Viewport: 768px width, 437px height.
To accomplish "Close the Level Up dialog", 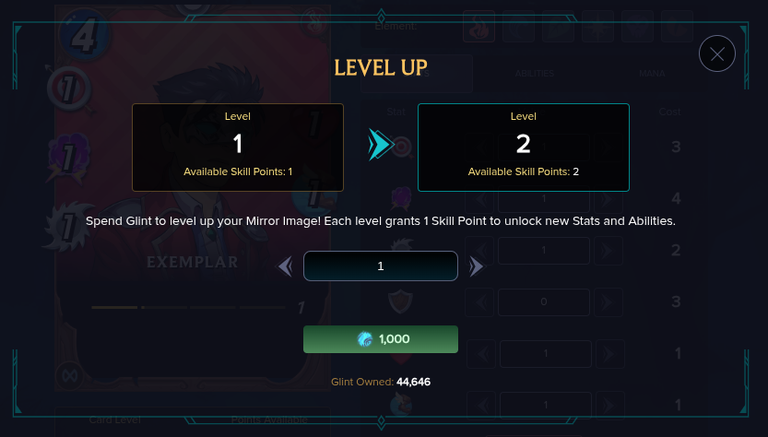I will [x=717, y=54].
